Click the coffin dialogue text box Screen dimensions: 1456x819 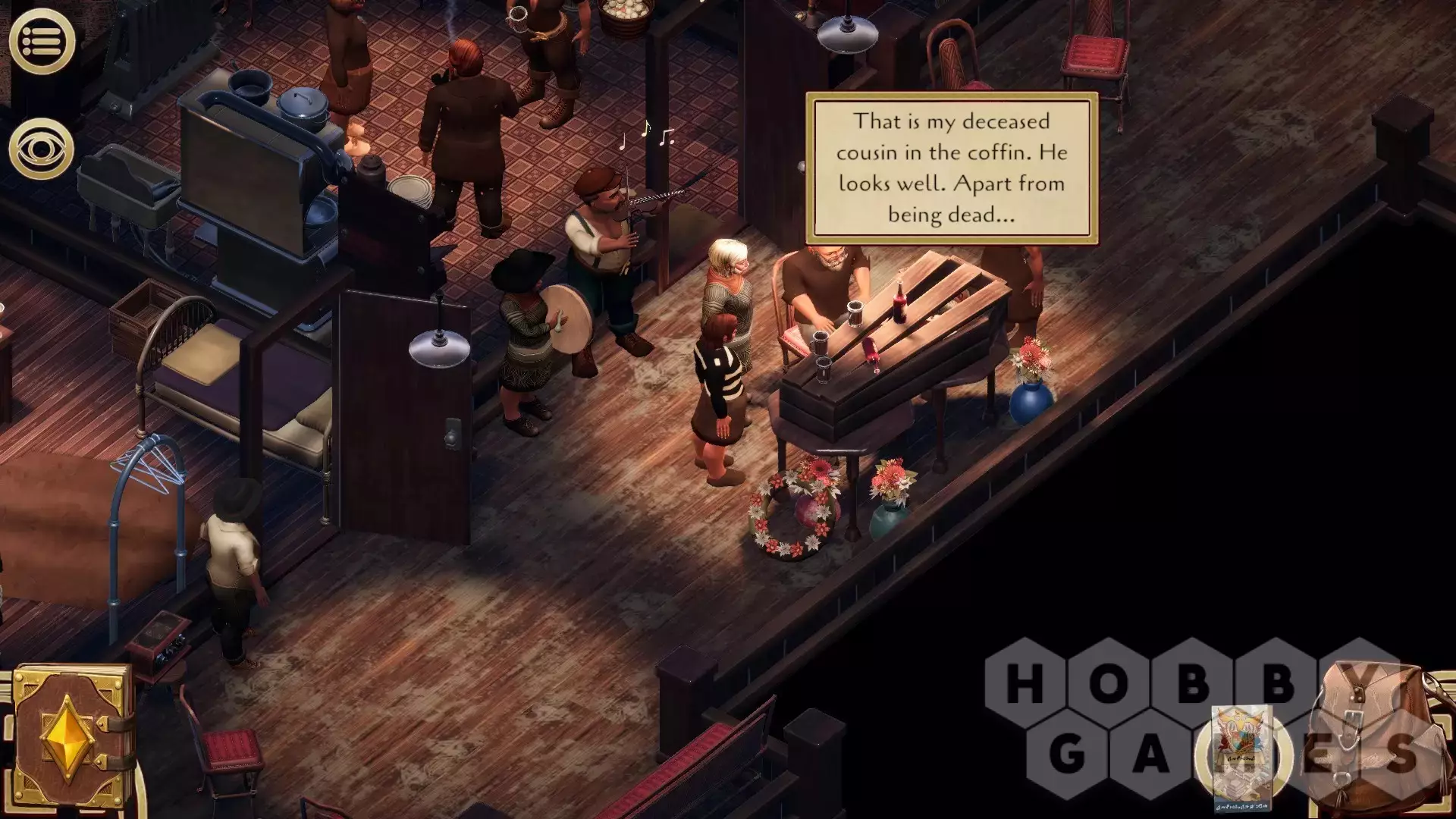click(952, 168)
